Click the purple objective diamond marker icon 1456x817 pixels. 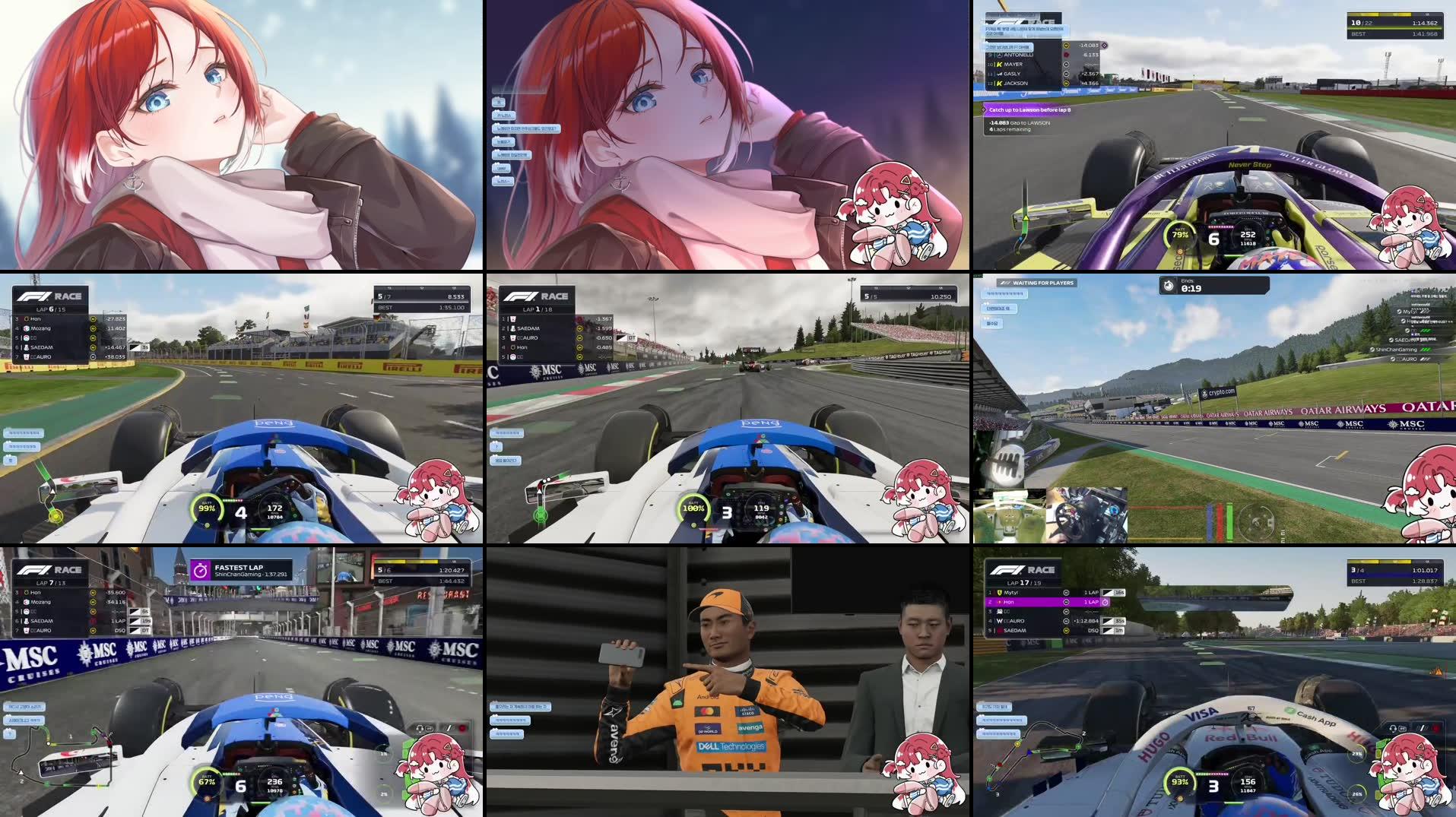pos(1105,45)
